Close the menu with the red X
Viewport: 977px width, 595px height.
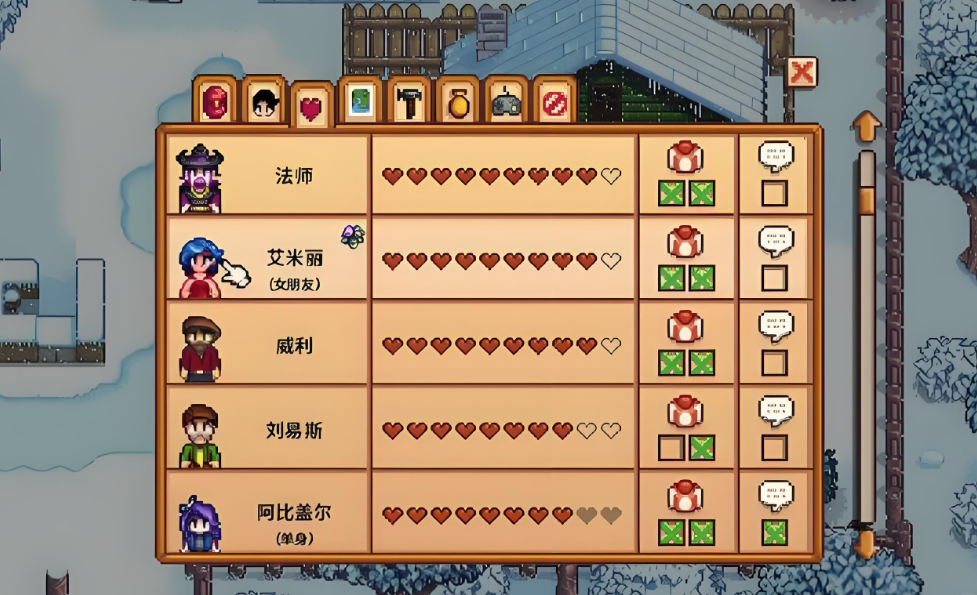[x=801, y=72]
